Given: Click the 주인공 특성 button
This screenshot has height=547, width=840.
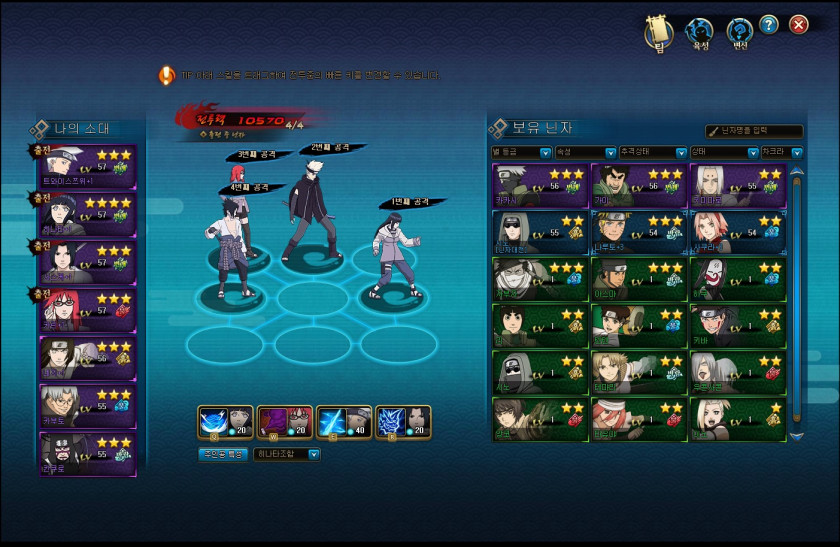Looking at the screenshot, I should pyautogui.click(x=222, y=454).
